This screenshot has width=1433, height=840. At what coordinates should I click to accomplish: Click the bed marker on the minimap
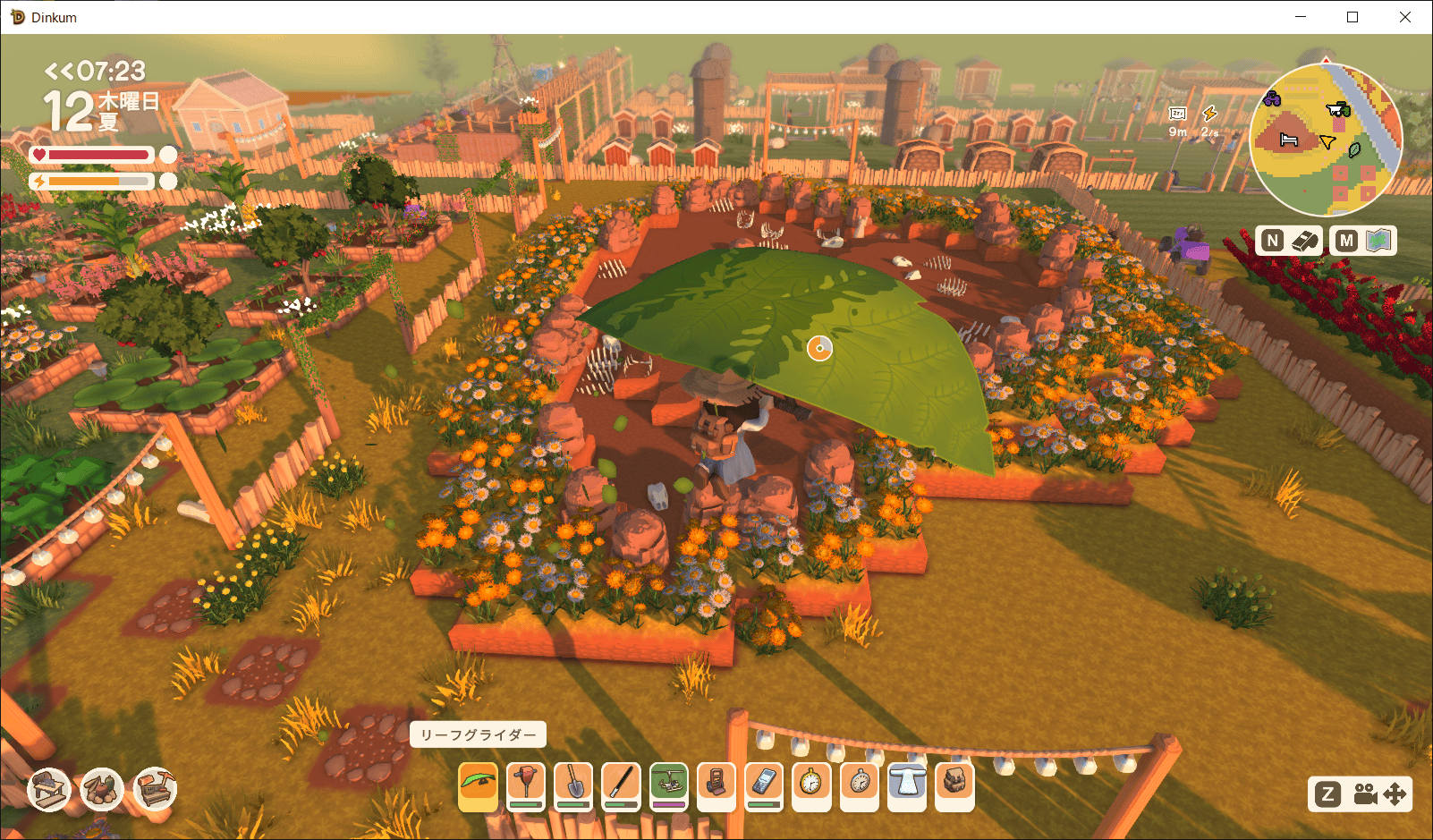click(1288, 140)
